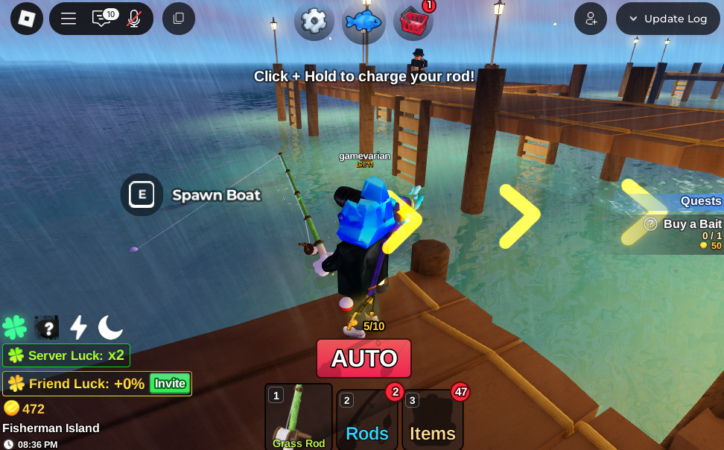Toggle the muted microphone icon

(x=133, y=18)
